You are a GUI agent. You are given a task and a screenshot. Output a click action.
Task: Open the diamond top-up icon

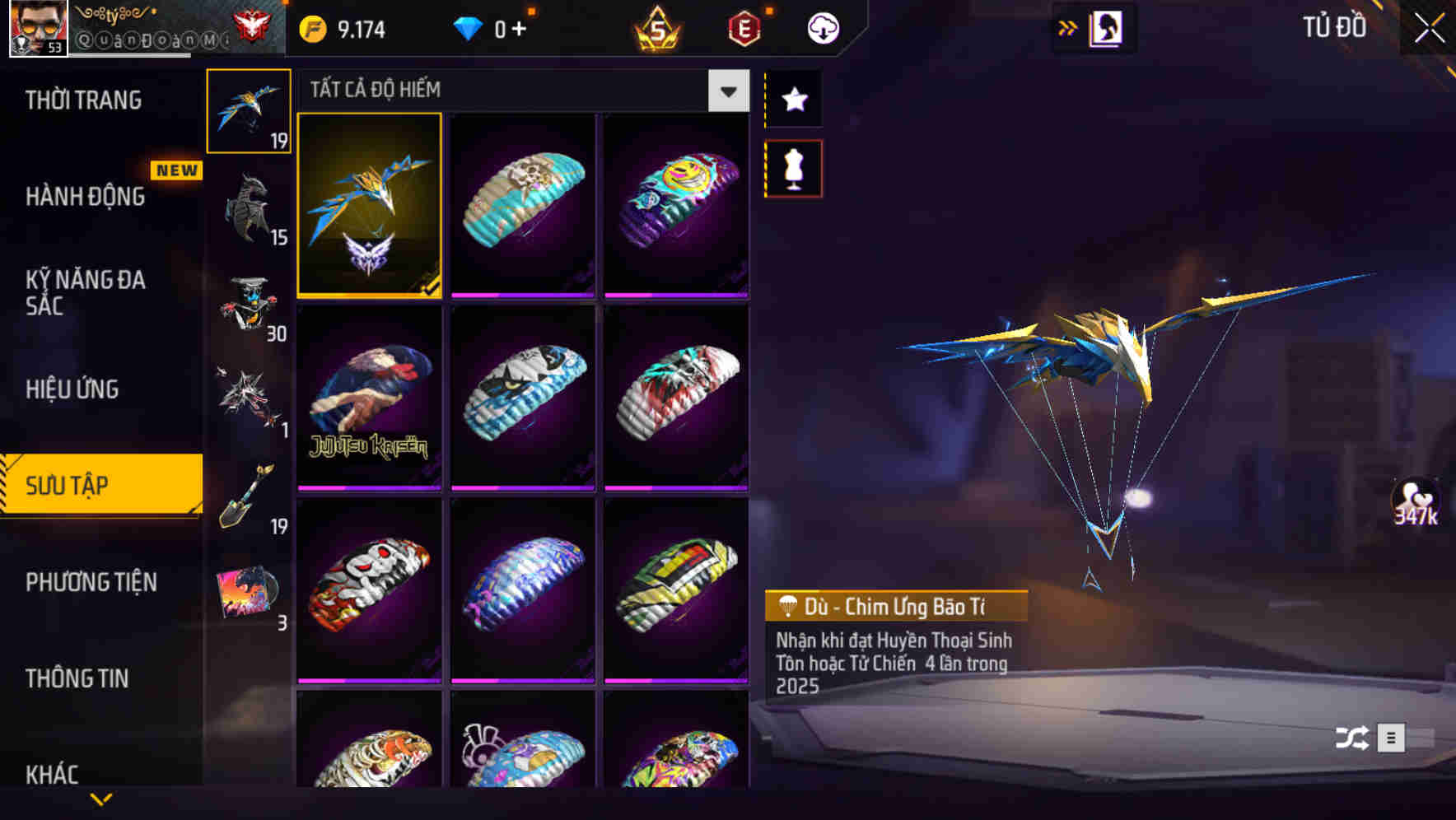pyautogui.click(x=471, y=27)
